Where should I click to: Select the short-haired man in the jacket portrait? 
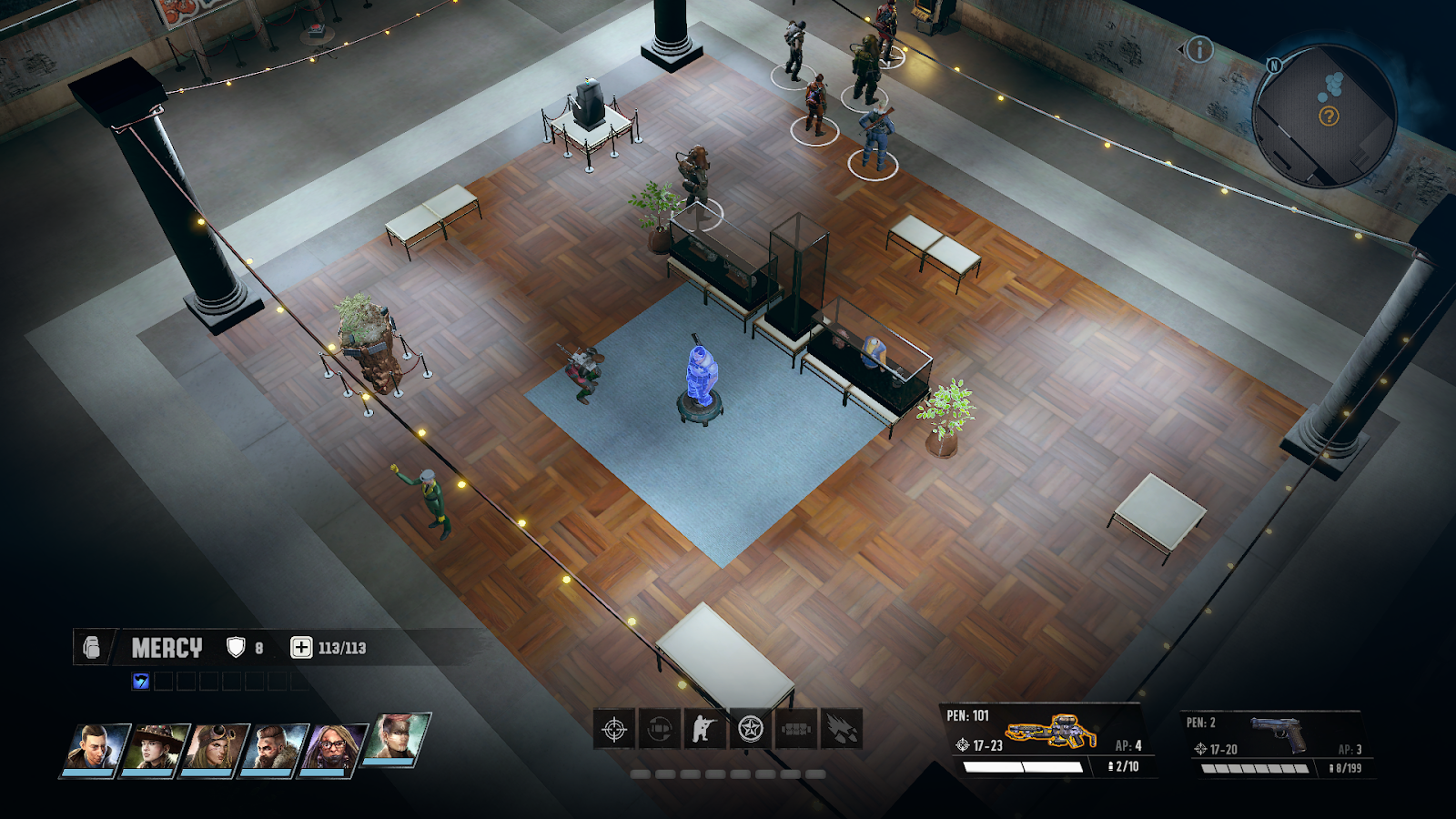coord(95,748)
